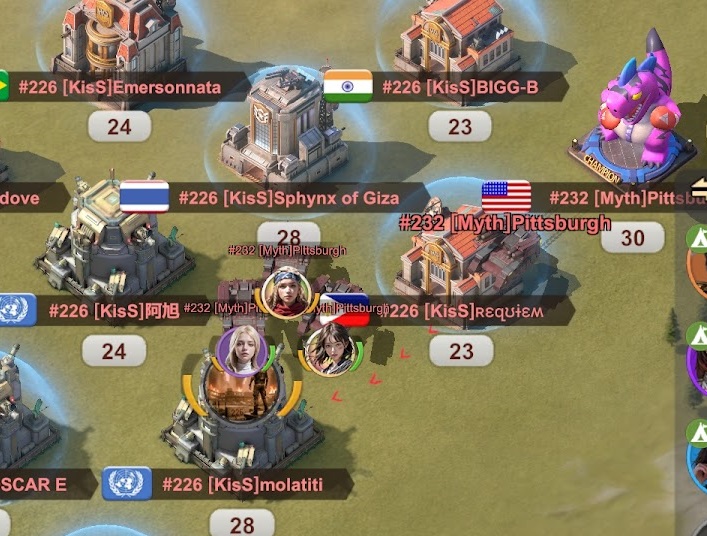Click the blonde hero march portrait
Image resolution: width=707 pixels, height=536 pixels.
pyautogui.click(x=241, y=351)
